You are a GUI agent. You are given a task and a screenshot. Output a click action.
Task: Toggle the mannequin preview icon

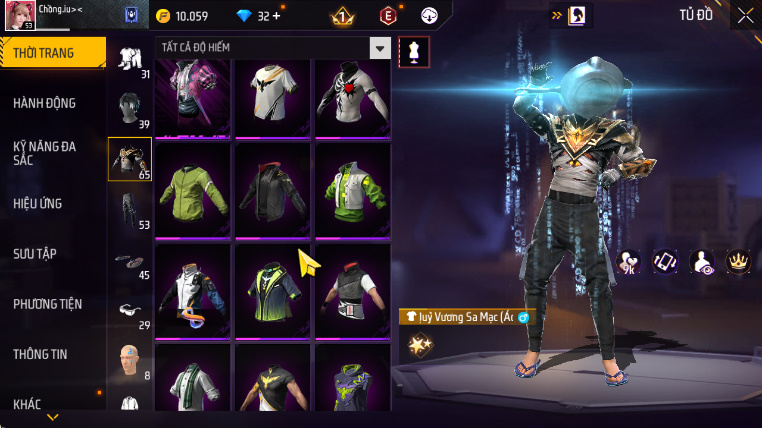(414, 51)
